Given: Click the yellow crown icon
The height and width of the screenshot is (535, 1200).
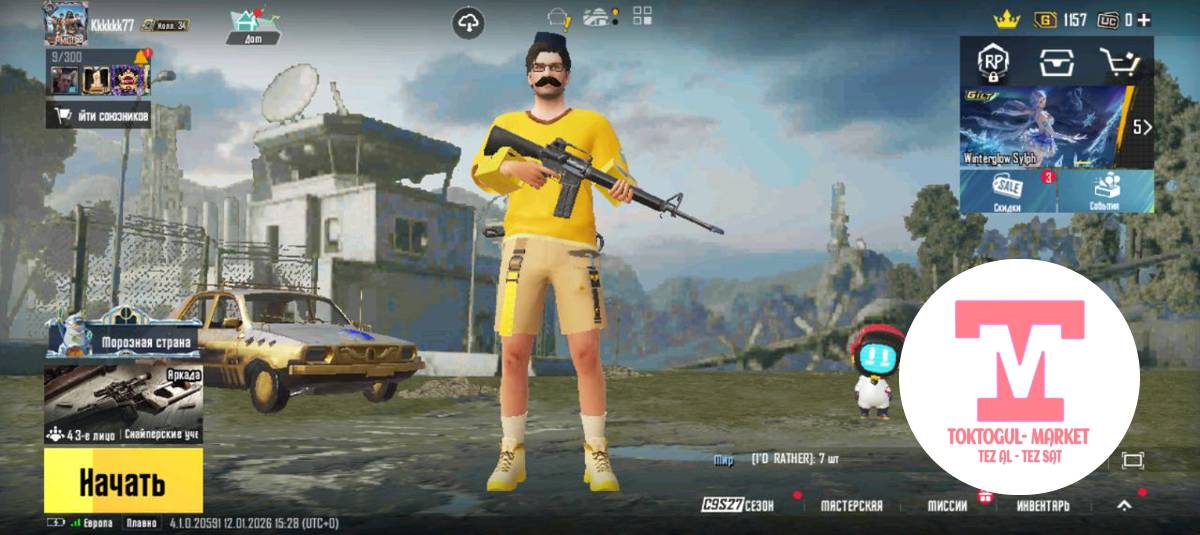Looking at the screenshot, I should (x=1005, y=19).
